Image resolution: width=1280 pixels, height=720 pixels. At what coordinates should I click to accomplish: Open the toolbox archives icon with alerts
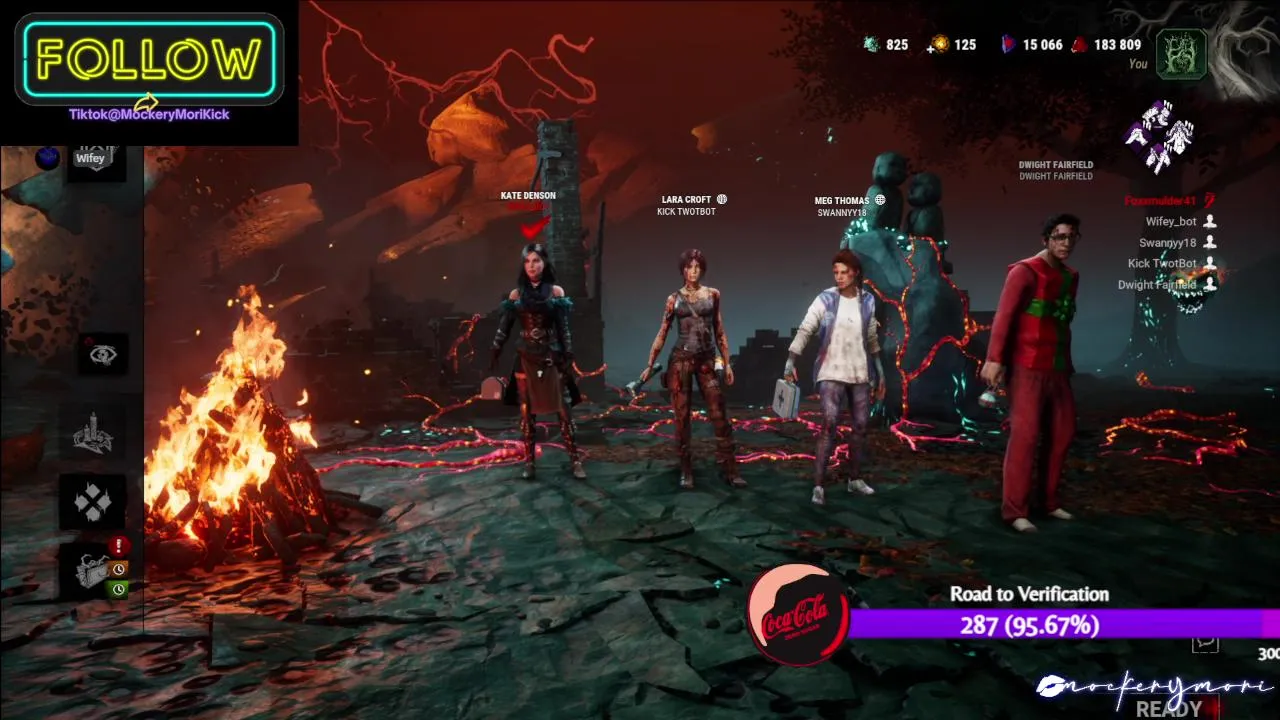pyautogui.click(x=93, y=570)
